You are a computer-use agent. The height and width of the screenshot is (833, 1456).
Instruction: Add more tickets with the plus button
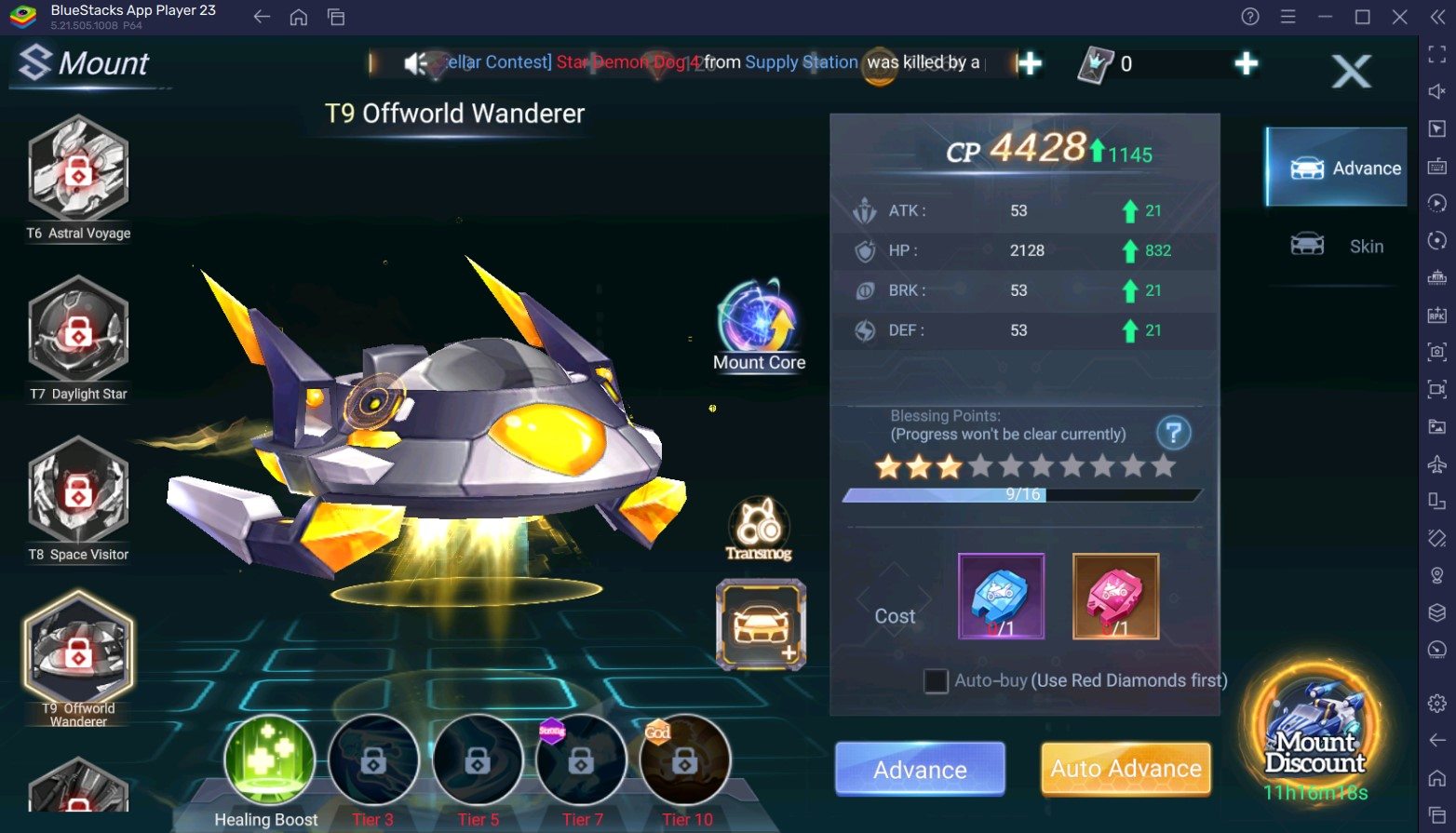tap(1246, 63)
